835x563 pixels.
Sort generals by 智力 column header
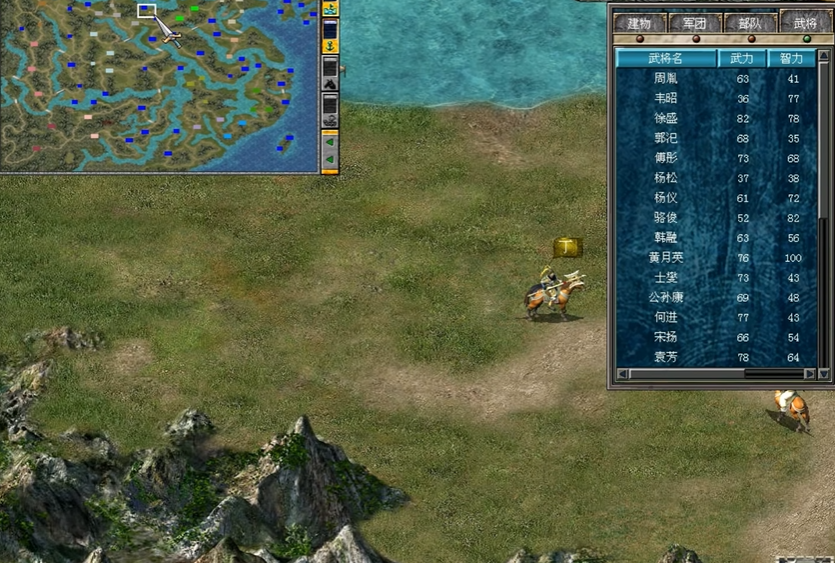click(x=793, y=59)
